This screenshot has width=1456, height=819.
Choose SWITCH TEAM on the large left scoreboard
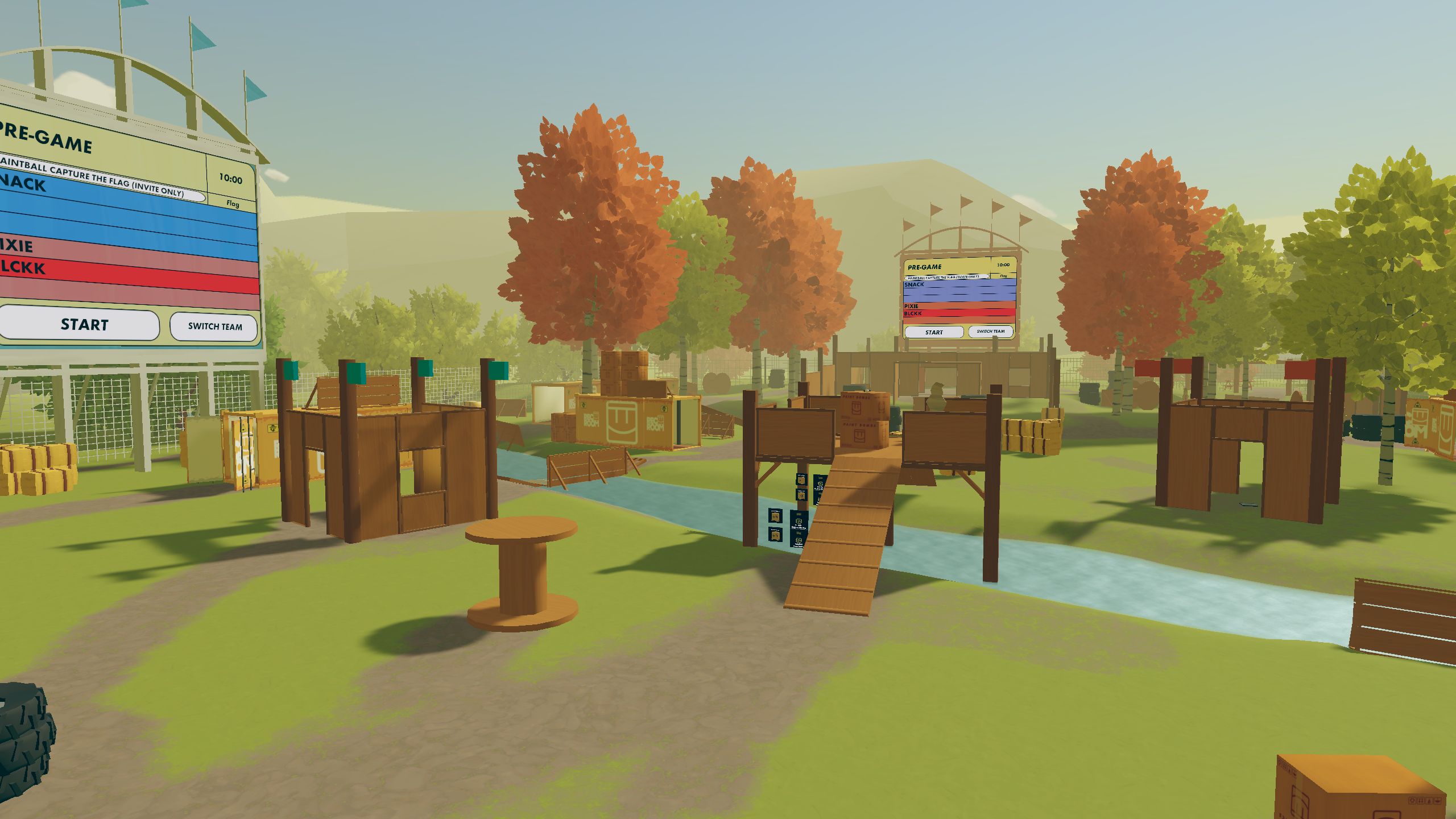click(214, 326)
